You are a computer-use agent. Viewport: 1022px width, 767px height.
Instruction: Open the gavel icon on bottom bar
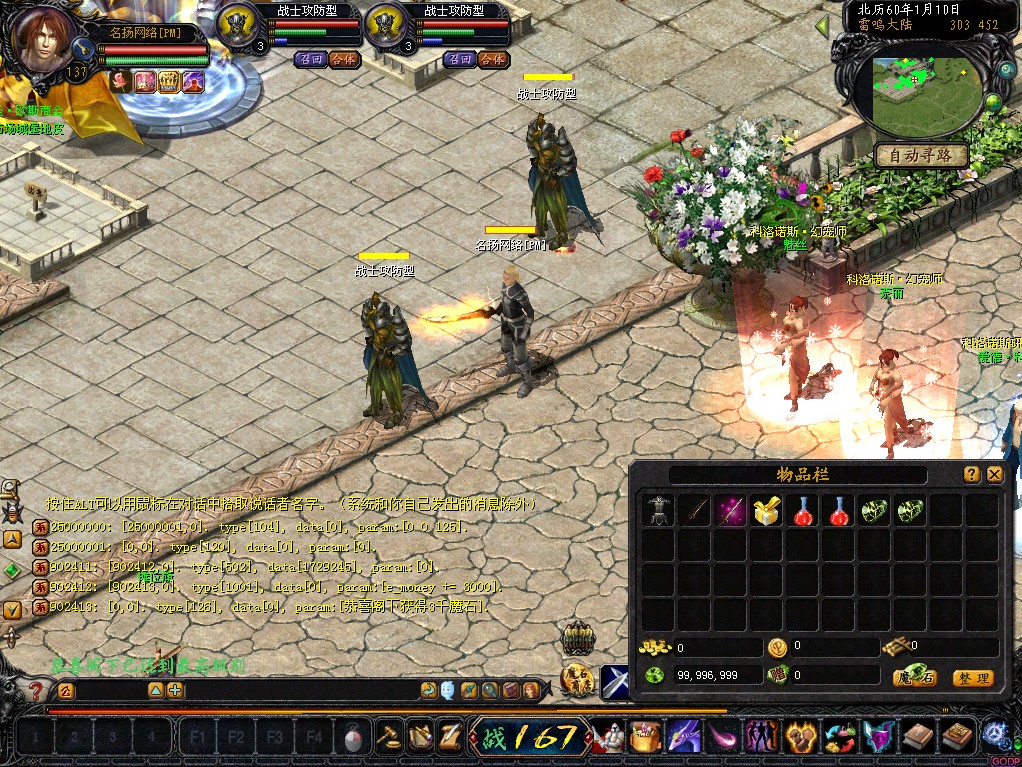point(387,738)
